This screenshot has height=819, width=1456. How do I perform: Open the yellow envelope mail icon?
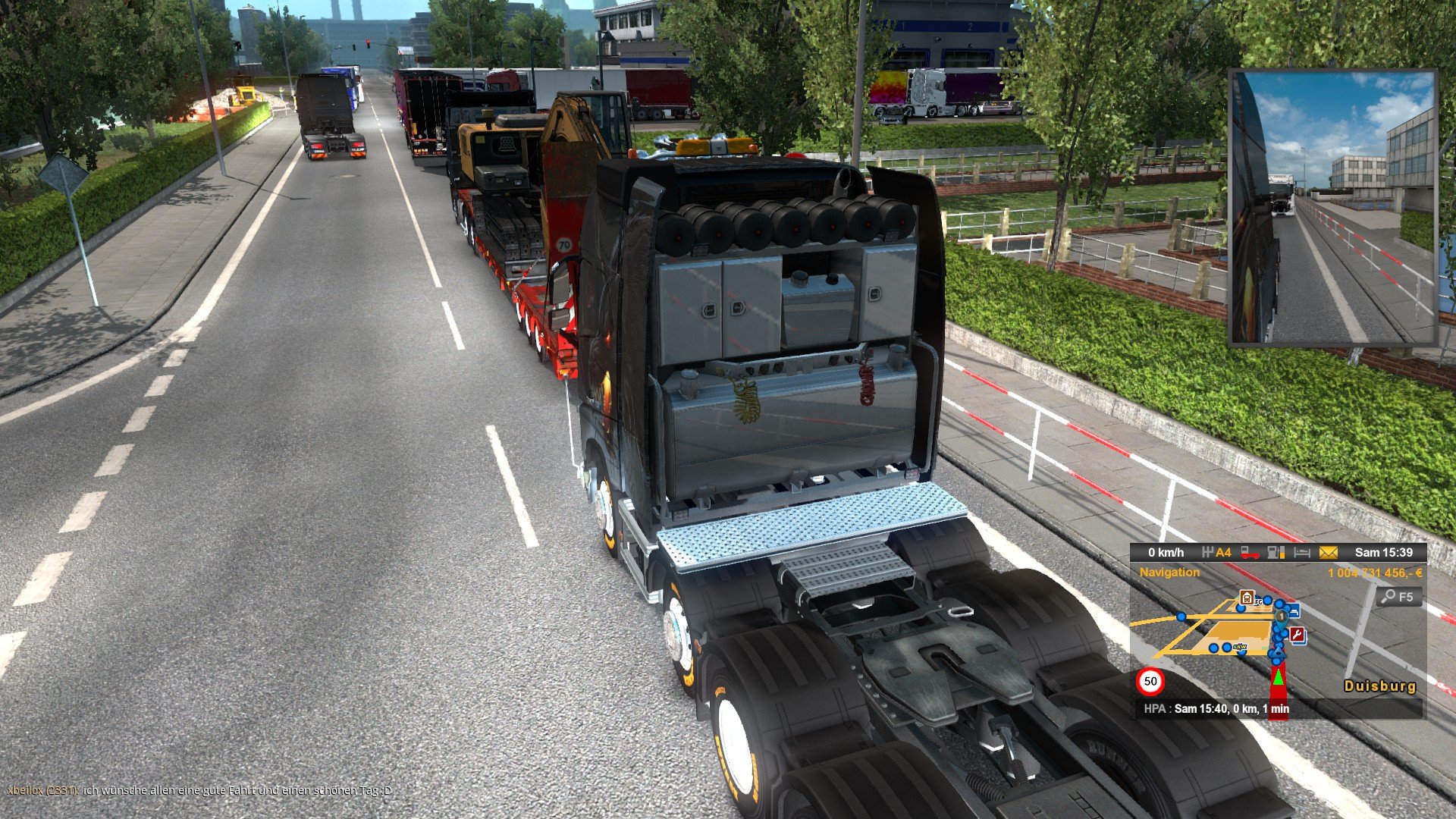click(1328, 553)
